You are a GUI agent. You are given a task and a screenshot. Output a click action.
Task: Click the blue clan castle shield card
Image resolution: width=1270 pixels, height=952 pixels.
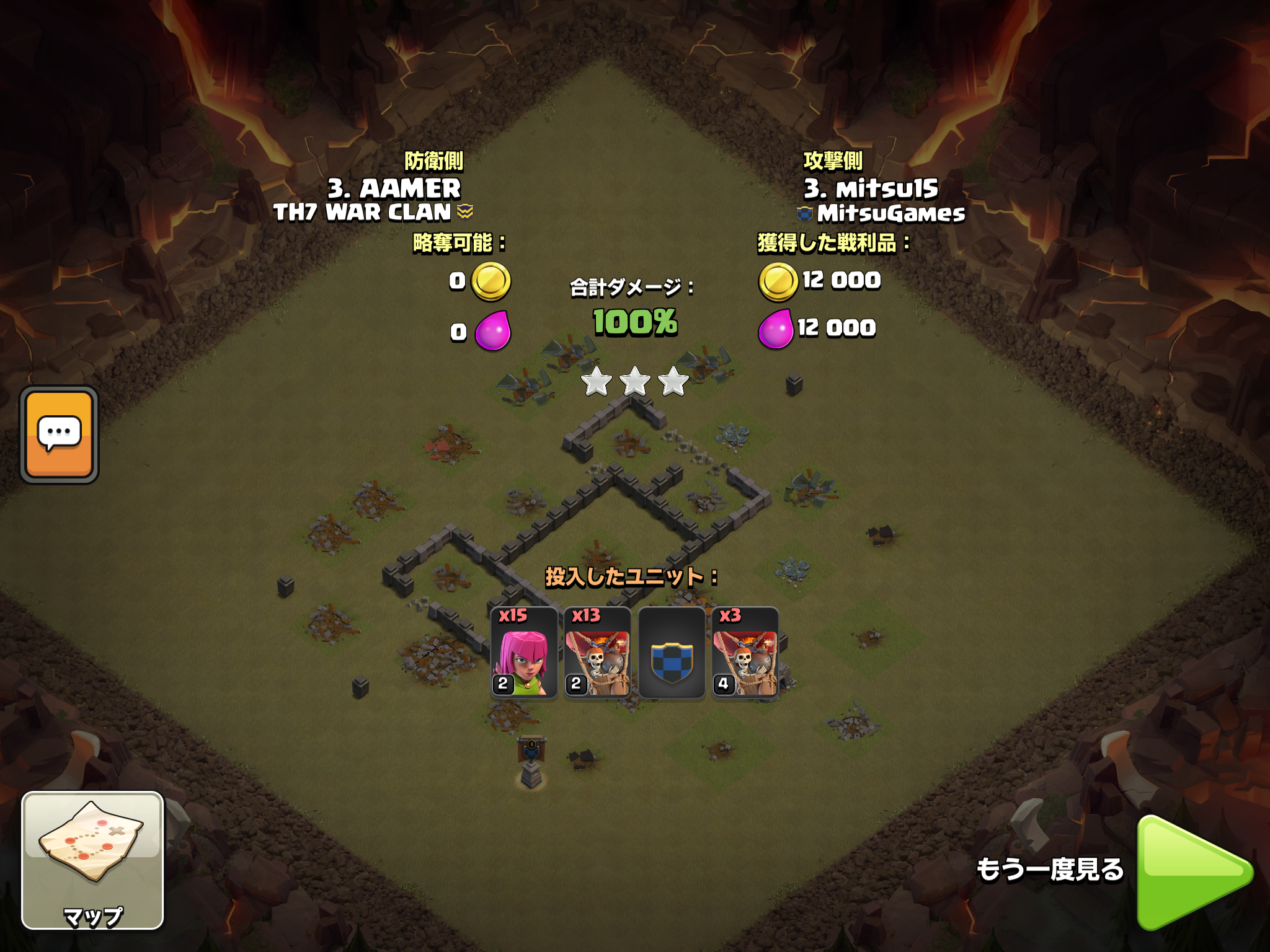(x=671, y=653)
